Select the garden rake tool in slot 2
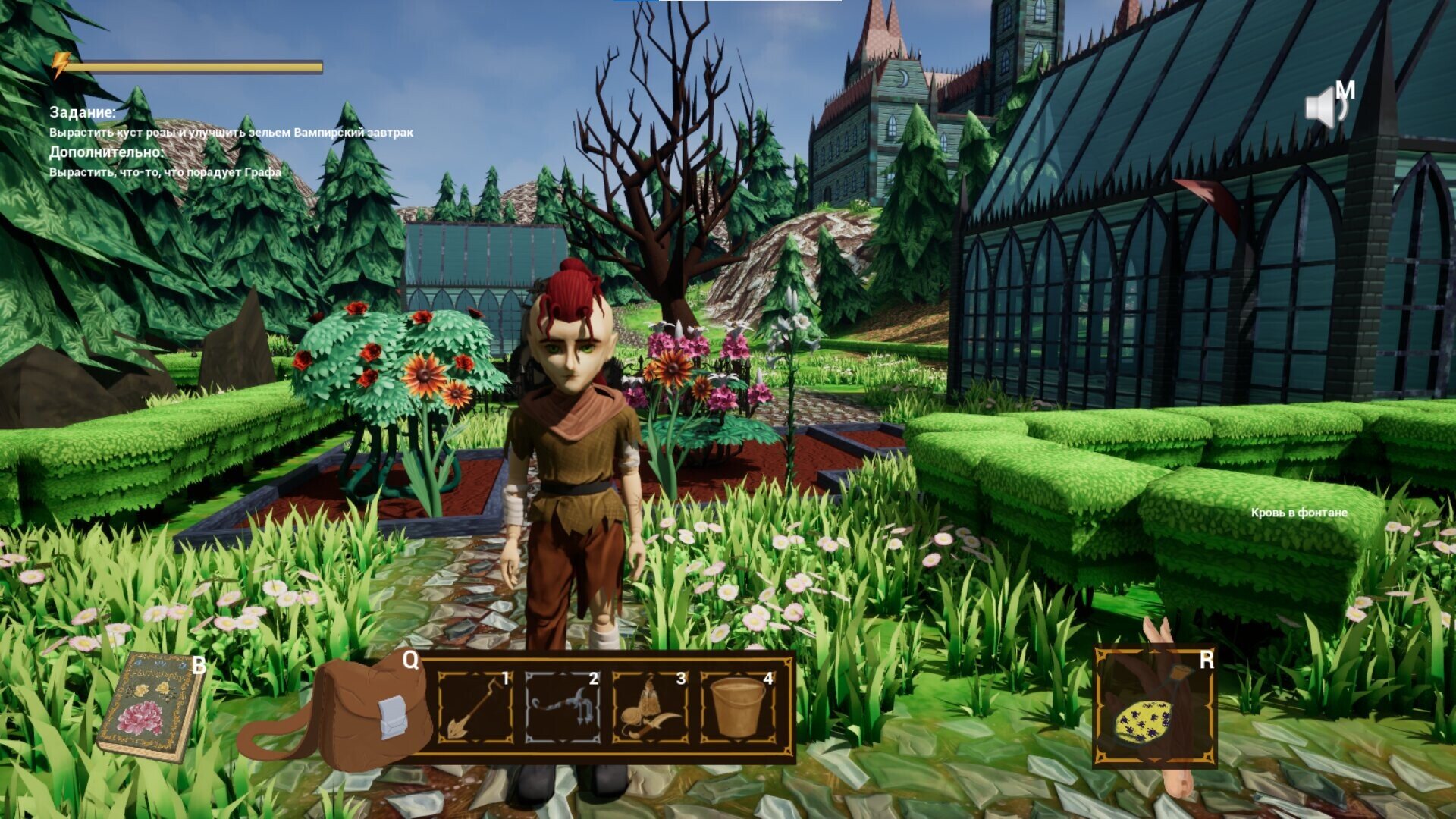The image size is (1456, 819). pos(562,708)
